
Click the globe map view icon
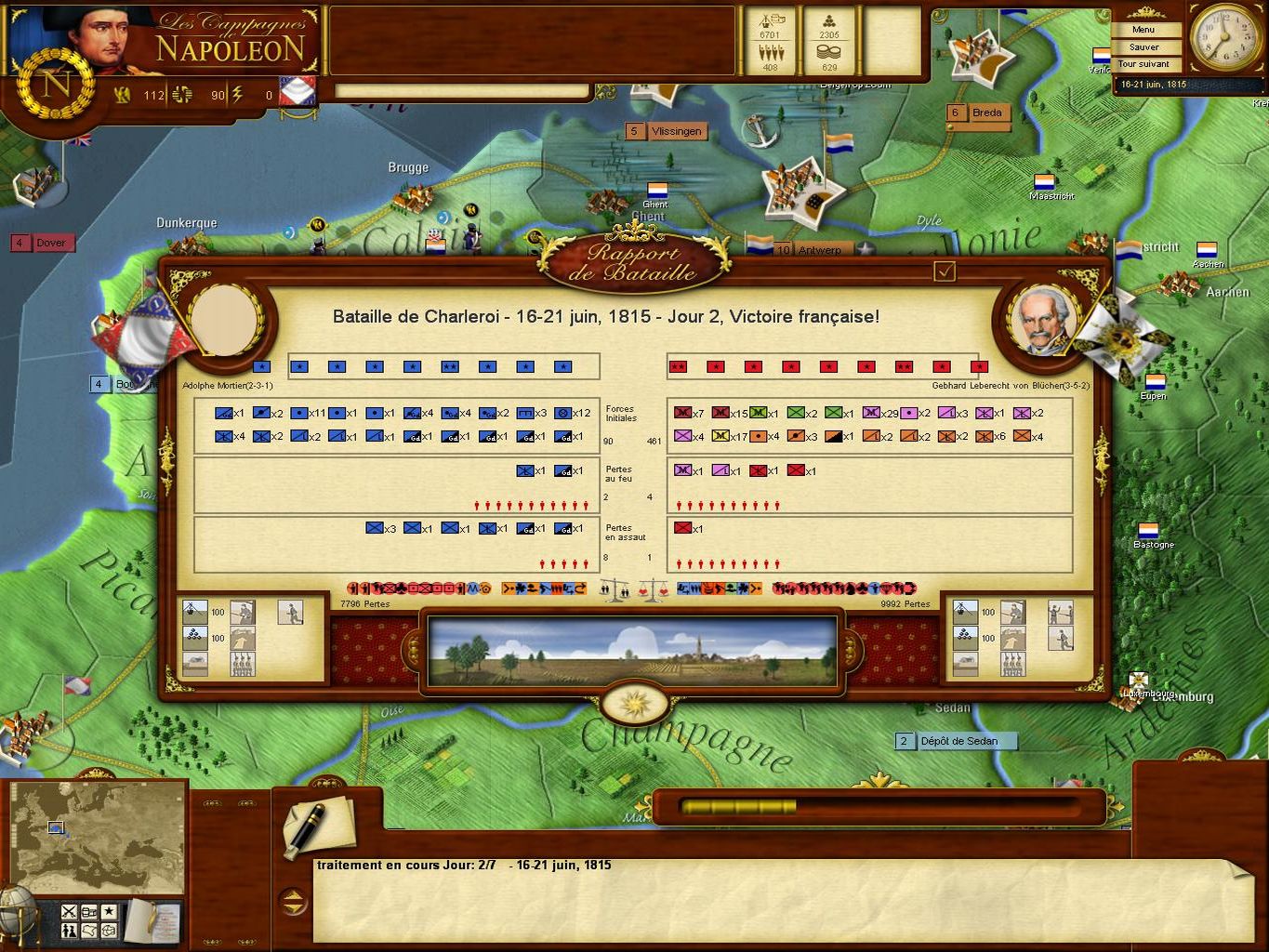click(108, 930)
